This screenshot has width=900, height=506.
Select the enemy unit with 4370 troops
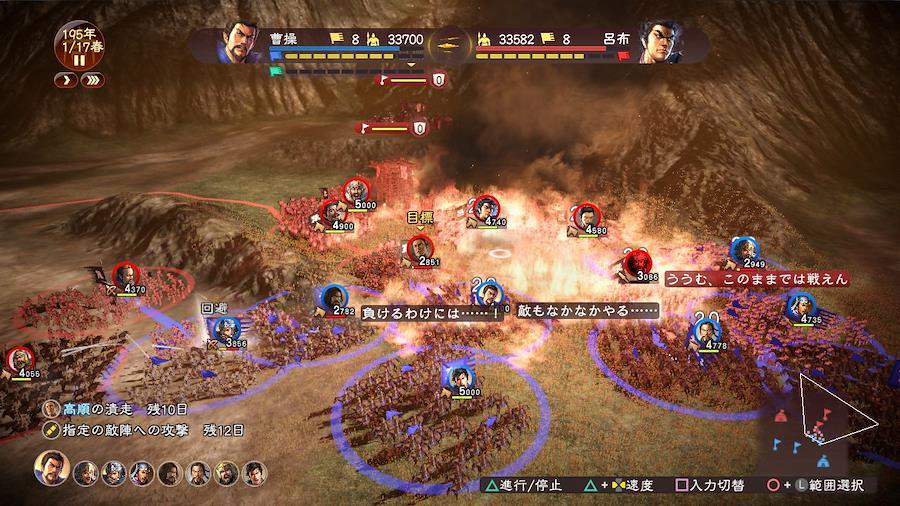[125, 274]
